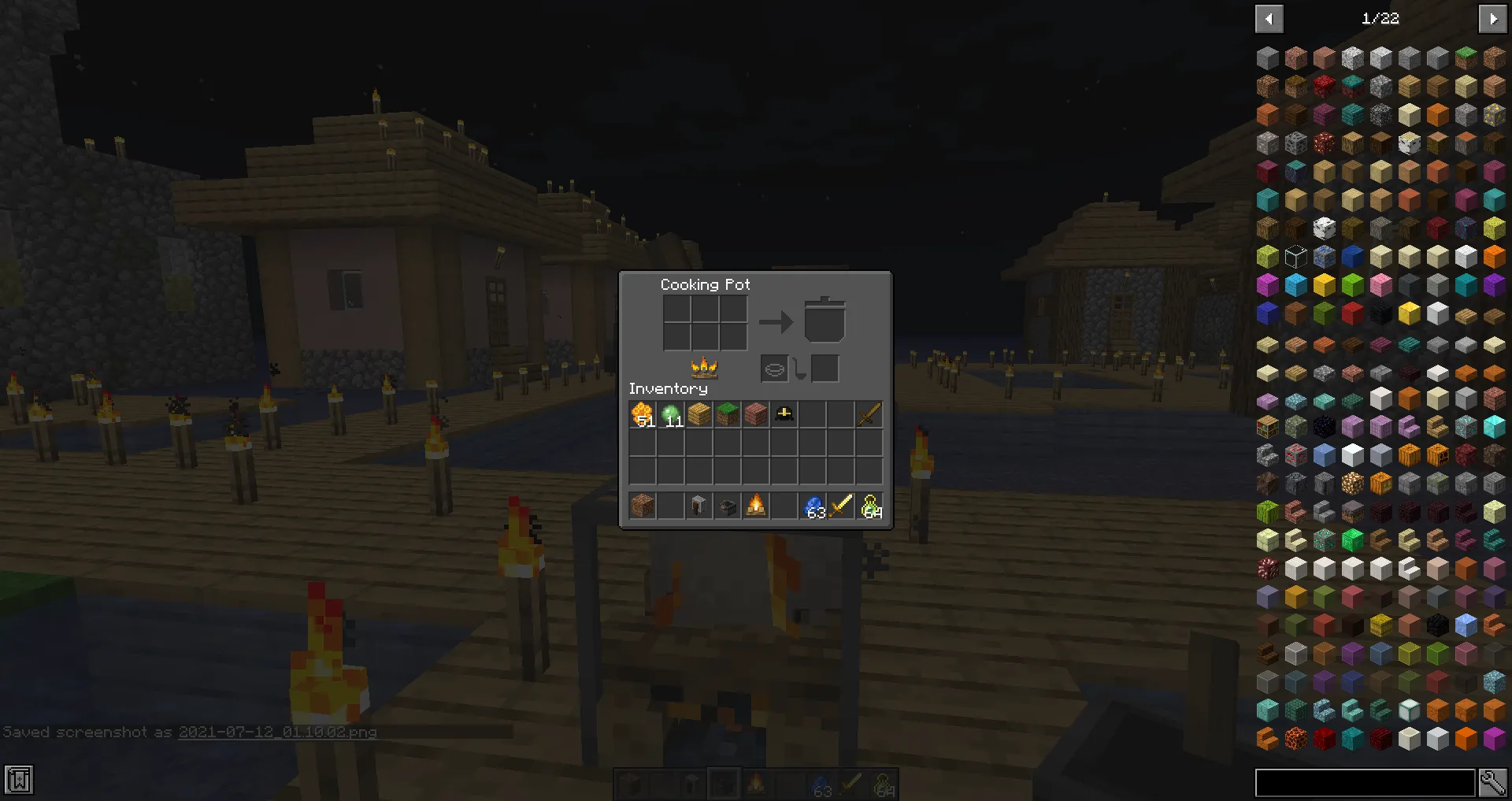
Task: Go to the previous item list page
Action: click(1269, 18)
